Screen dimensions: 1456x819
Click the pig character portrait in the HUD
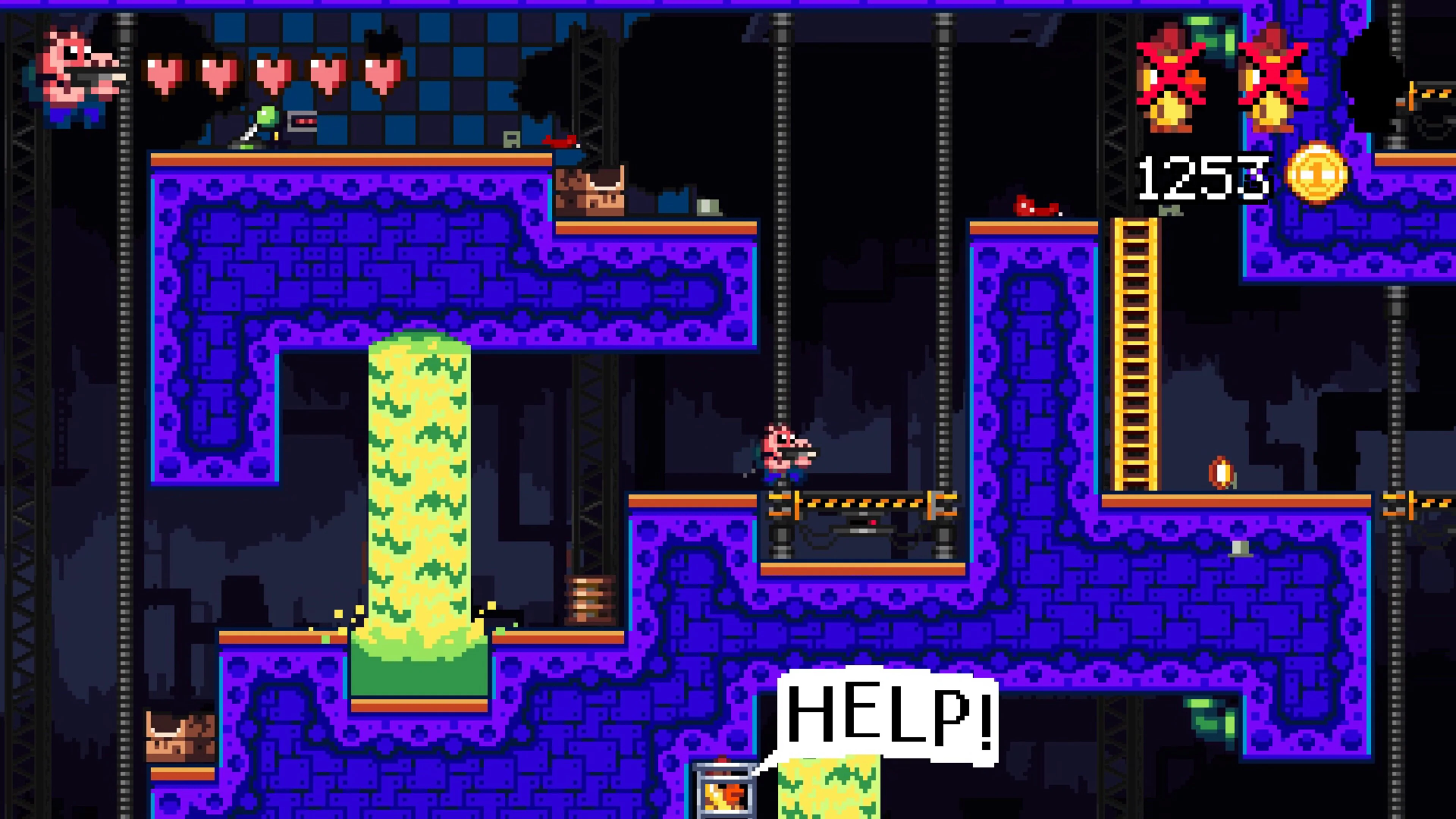[x=79, y=74]
